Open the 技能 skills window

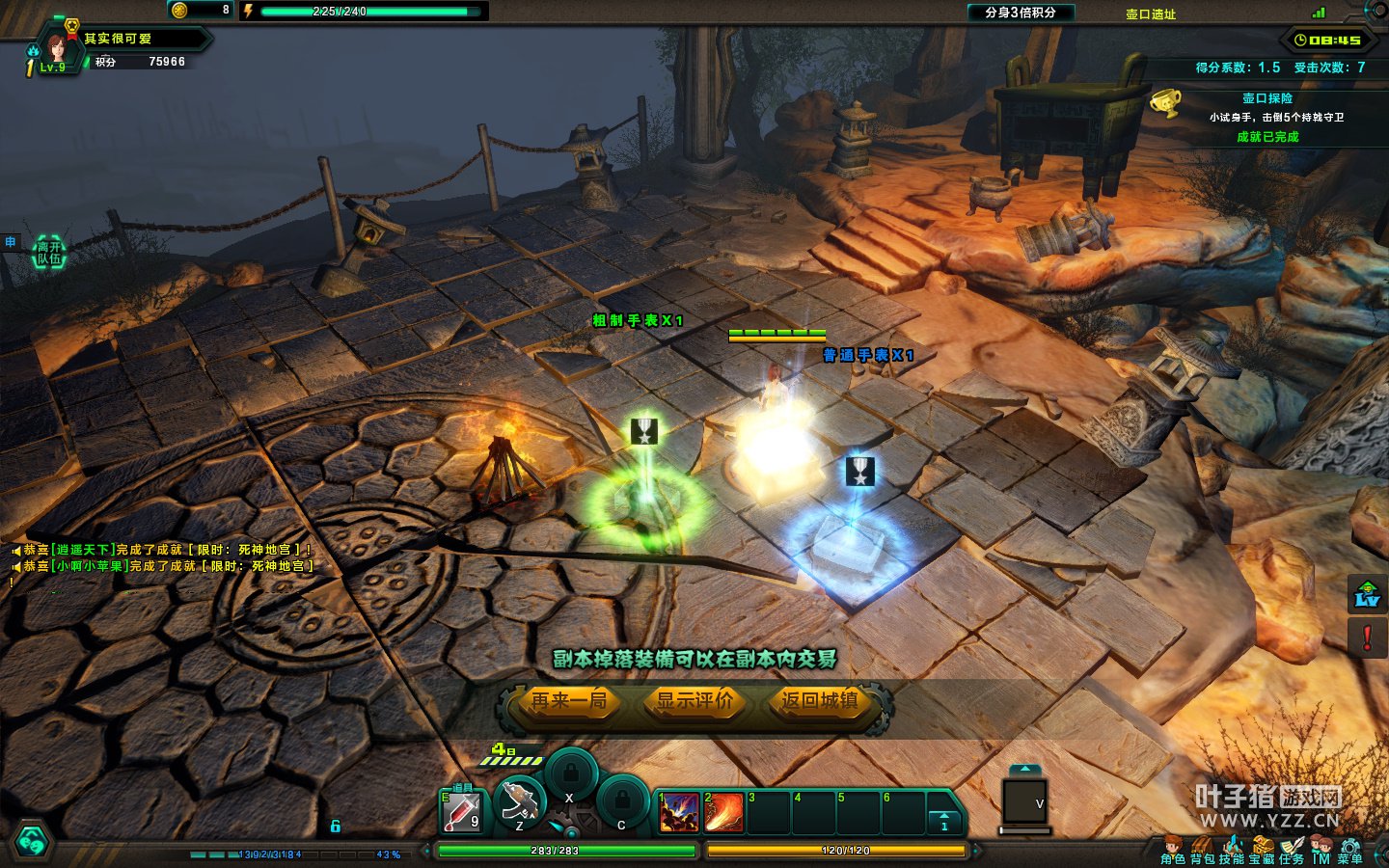pos(1232,851)
